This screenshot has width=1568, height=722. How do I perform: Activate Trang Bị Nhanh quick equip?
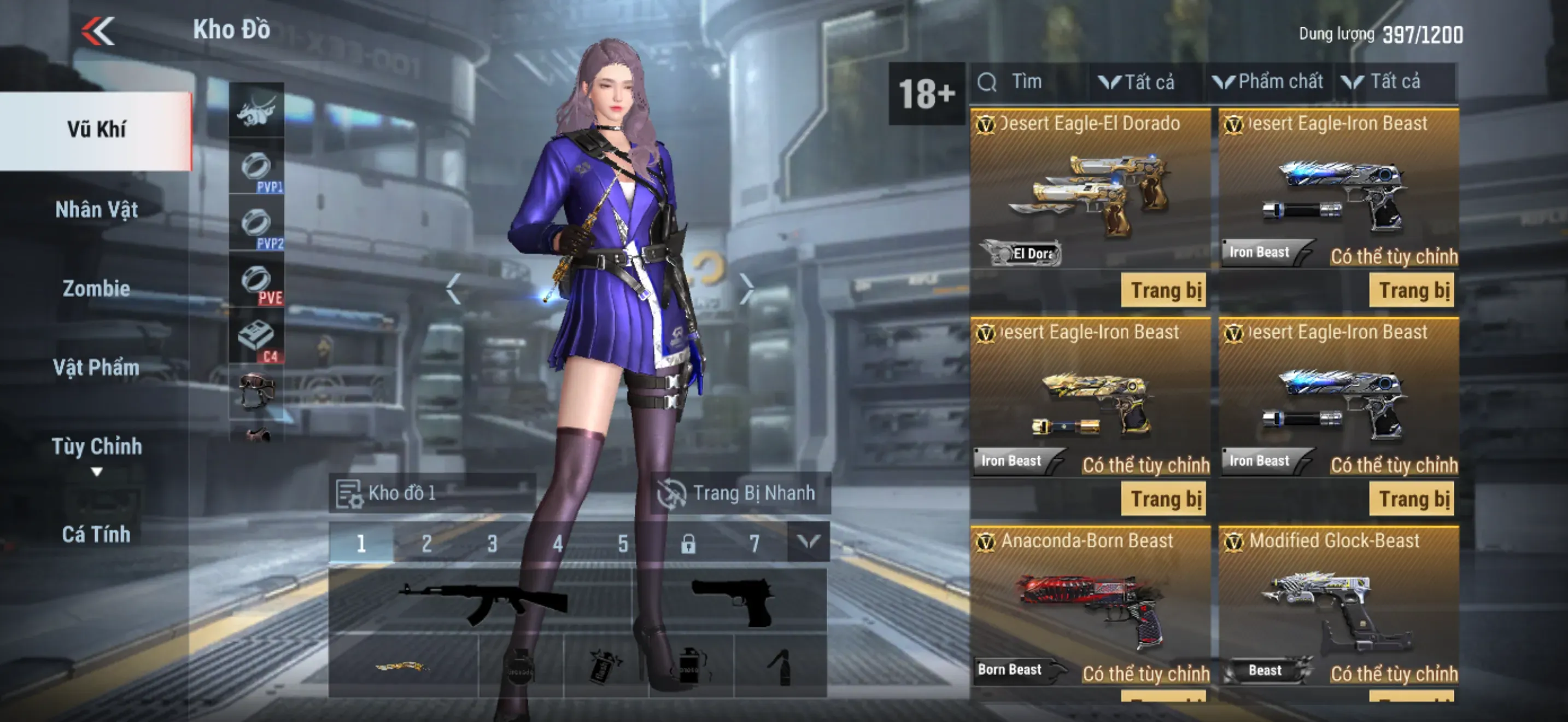[739, 493]
